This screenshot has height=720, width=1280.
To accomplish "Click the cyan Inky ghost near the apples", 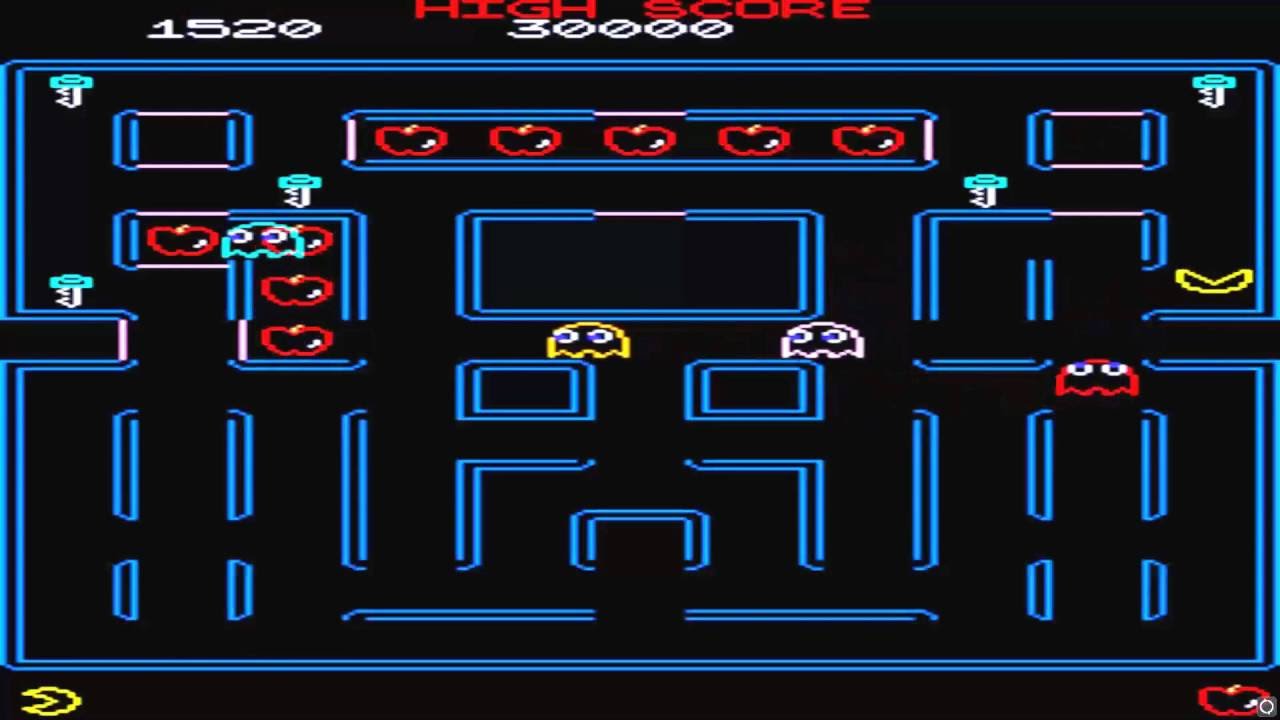I will [x=262, y=240].
